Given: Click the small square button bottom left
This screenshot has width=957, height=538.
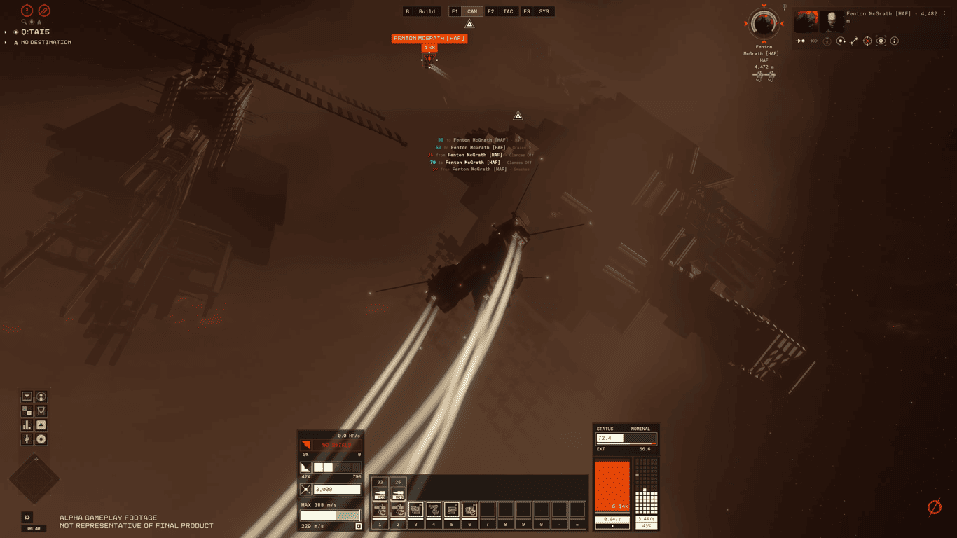Looking at the screenshot, I should (x=27, y=517).
